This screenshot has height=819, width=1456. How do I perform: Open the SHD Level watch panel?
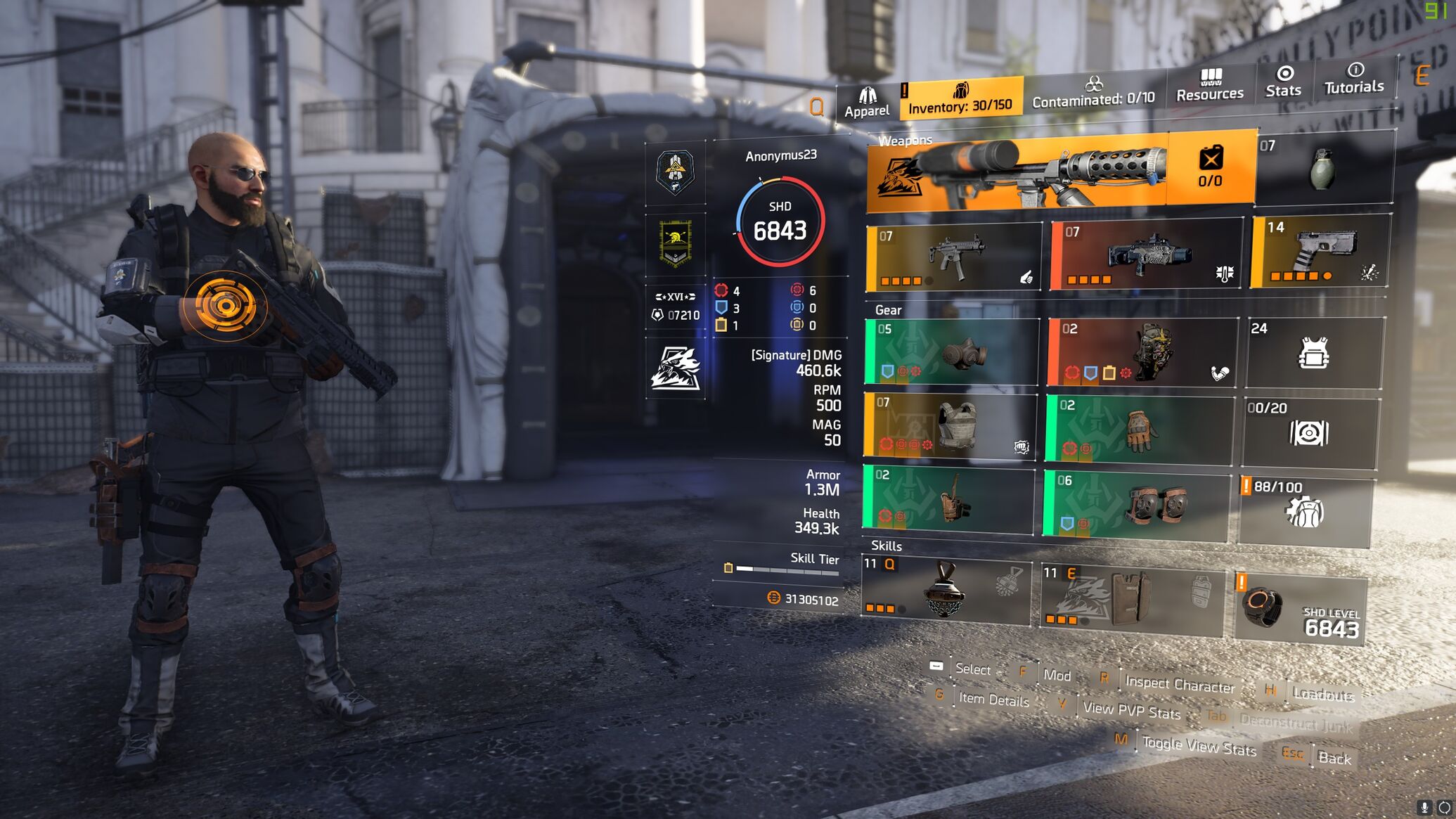pyautogui.click(x=1299, y=609)
